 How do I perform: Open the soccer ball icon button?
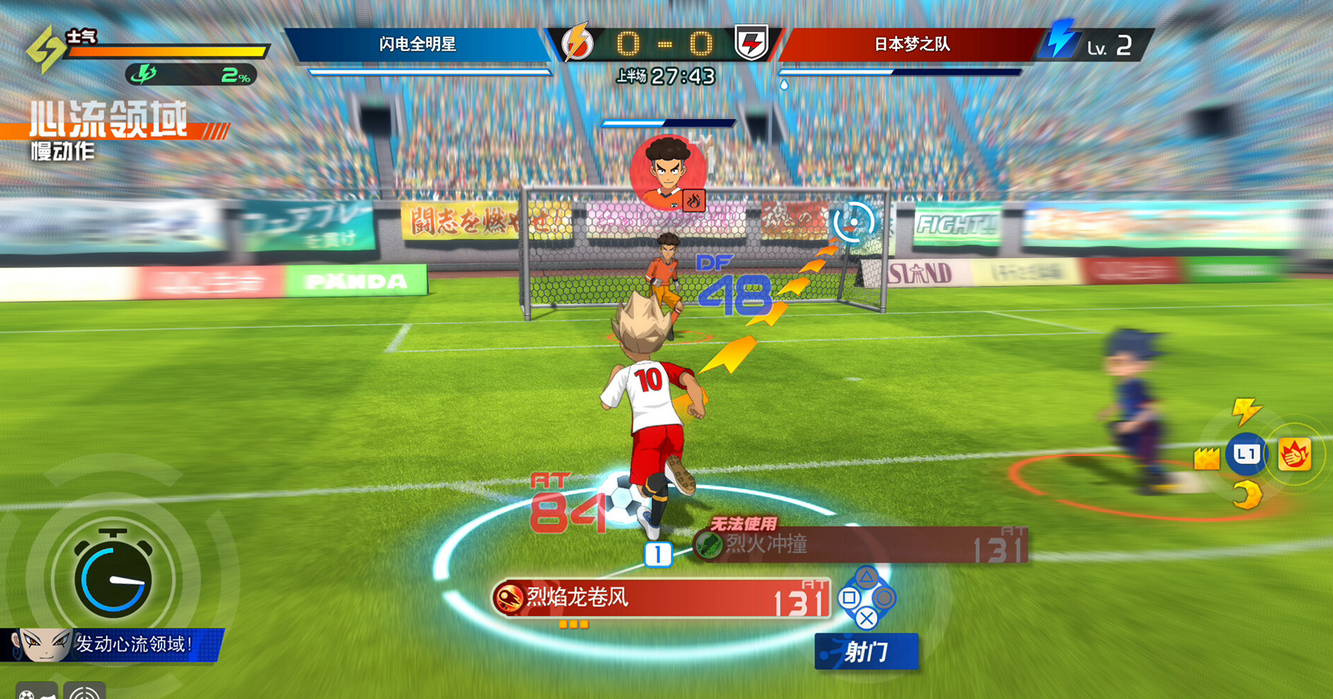point(34,692)
